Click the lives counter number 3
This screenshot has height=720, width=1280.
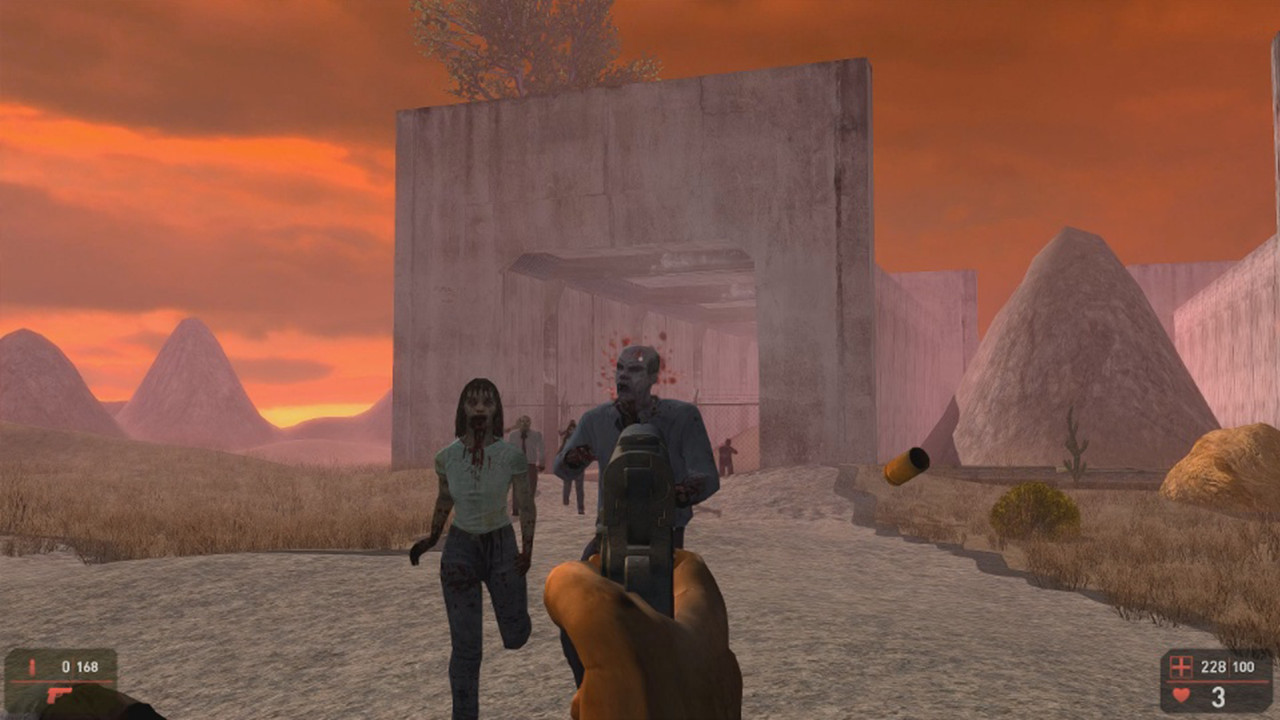(1218, 697)
